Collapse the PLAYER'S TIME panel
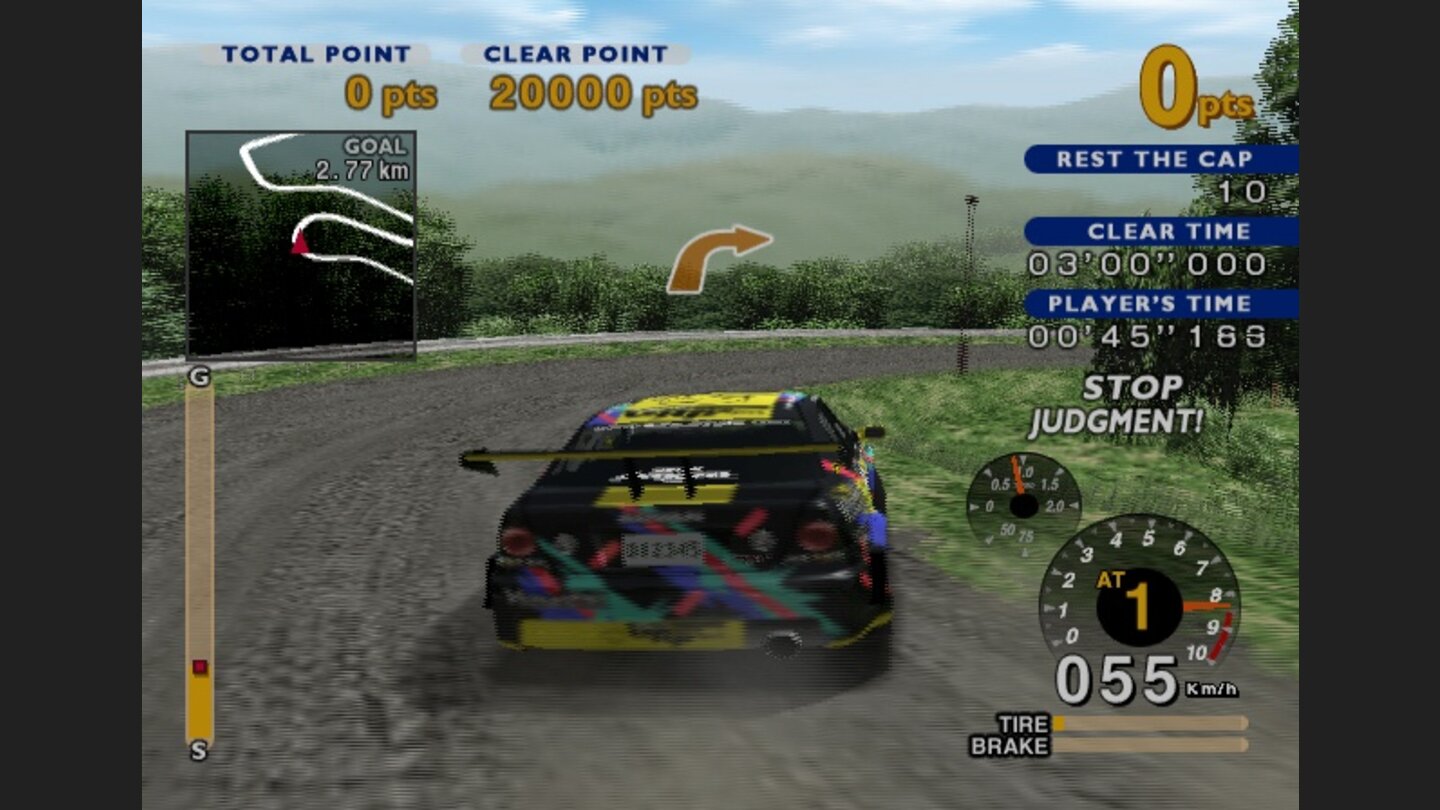Viewport: 1440px width, 810px height. tap(1160, 303)
